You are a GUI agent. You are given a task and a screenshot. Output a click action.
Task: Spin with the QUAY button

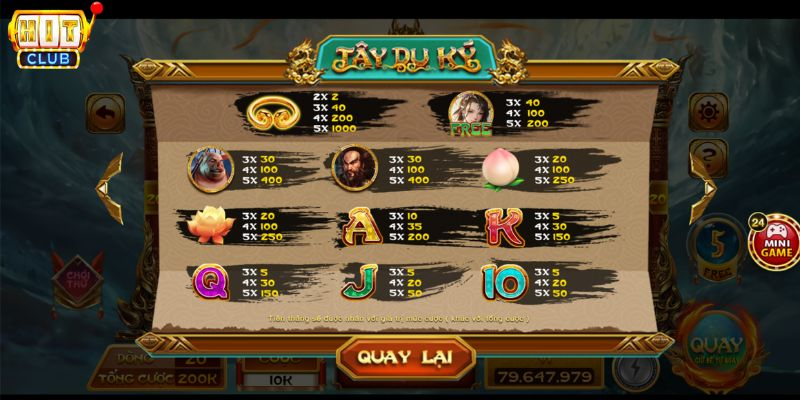pyautogui.click(x=715, y=347)
